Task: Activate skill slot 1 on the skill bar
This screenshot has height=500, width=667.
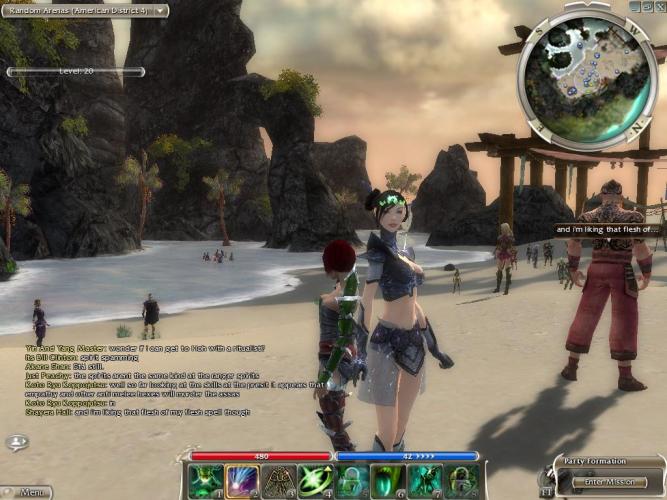Action: (x=205, y=481)
